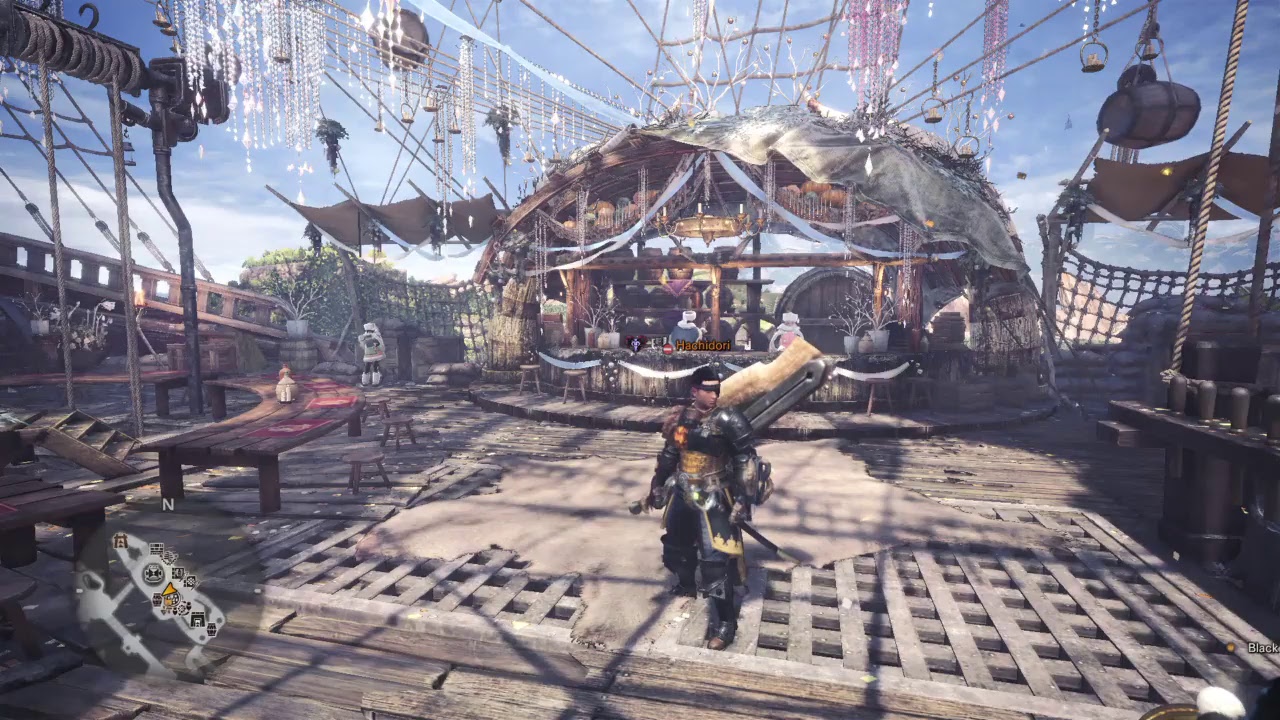Viewport: 1280px width, 720px height.
Task: Click the orange dot beside the bottom-right message
Action: coord(1231,648)
